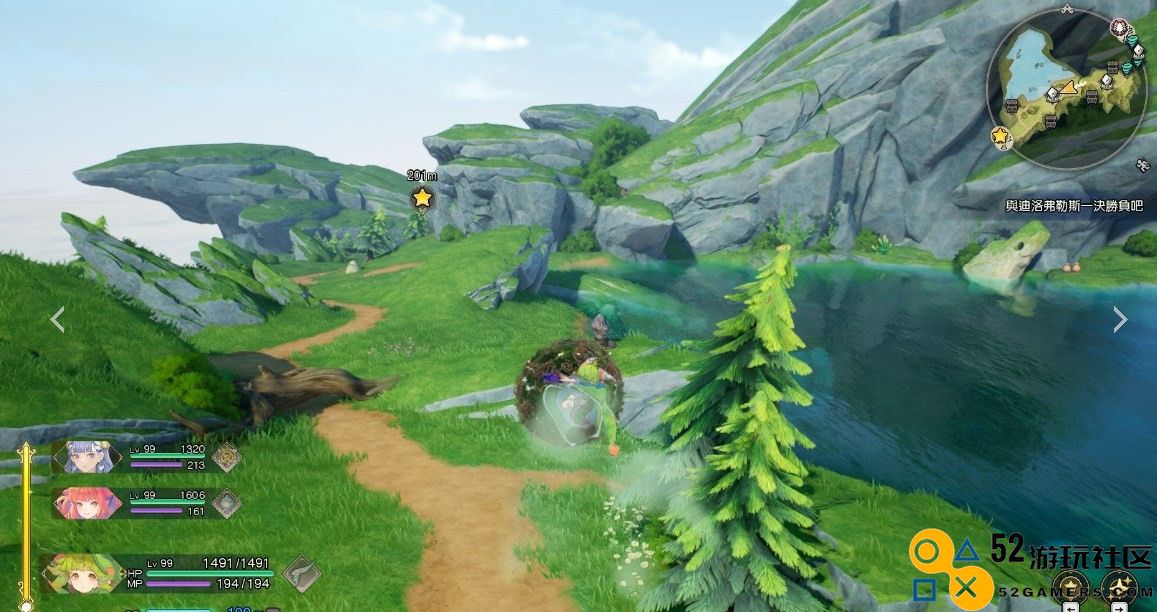The image size is (1157, 612).
Task: Go to the next image with the right arrow
Action: pyautogui.click(x=1120, y=320)
